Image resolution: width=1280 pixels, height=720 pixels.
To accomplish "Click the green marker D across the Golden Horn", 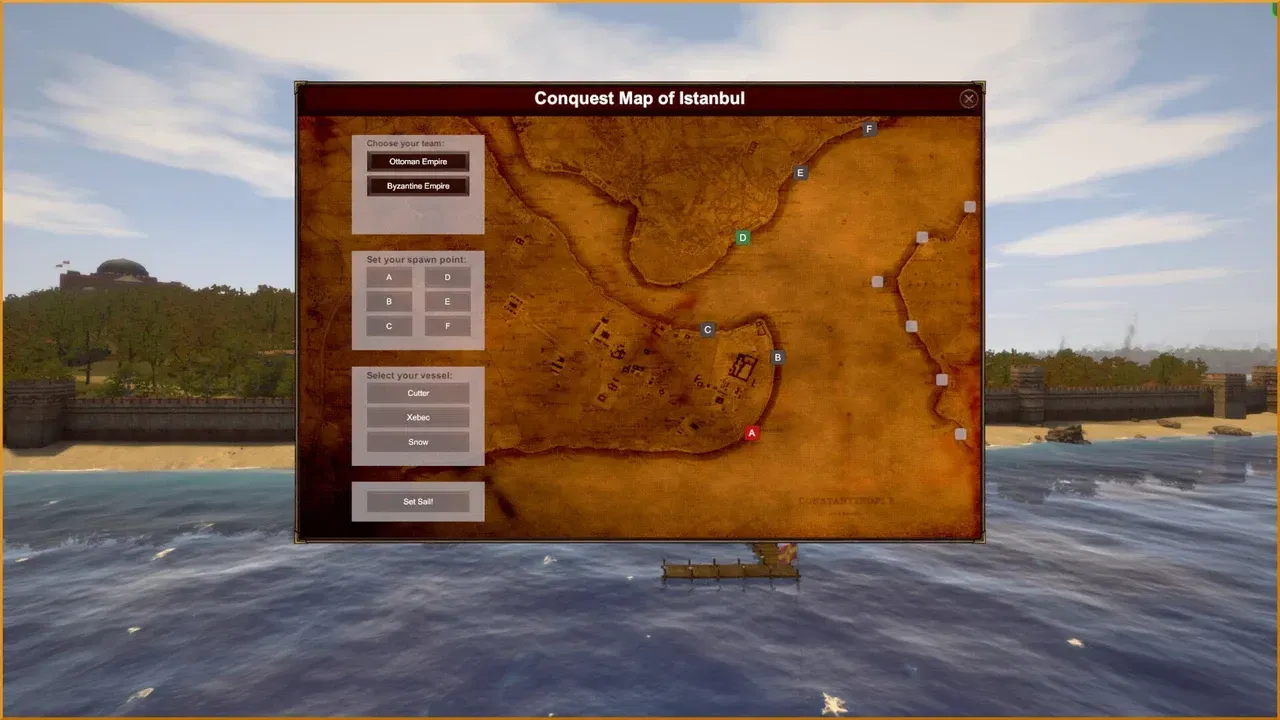I will tap(742, 237).
